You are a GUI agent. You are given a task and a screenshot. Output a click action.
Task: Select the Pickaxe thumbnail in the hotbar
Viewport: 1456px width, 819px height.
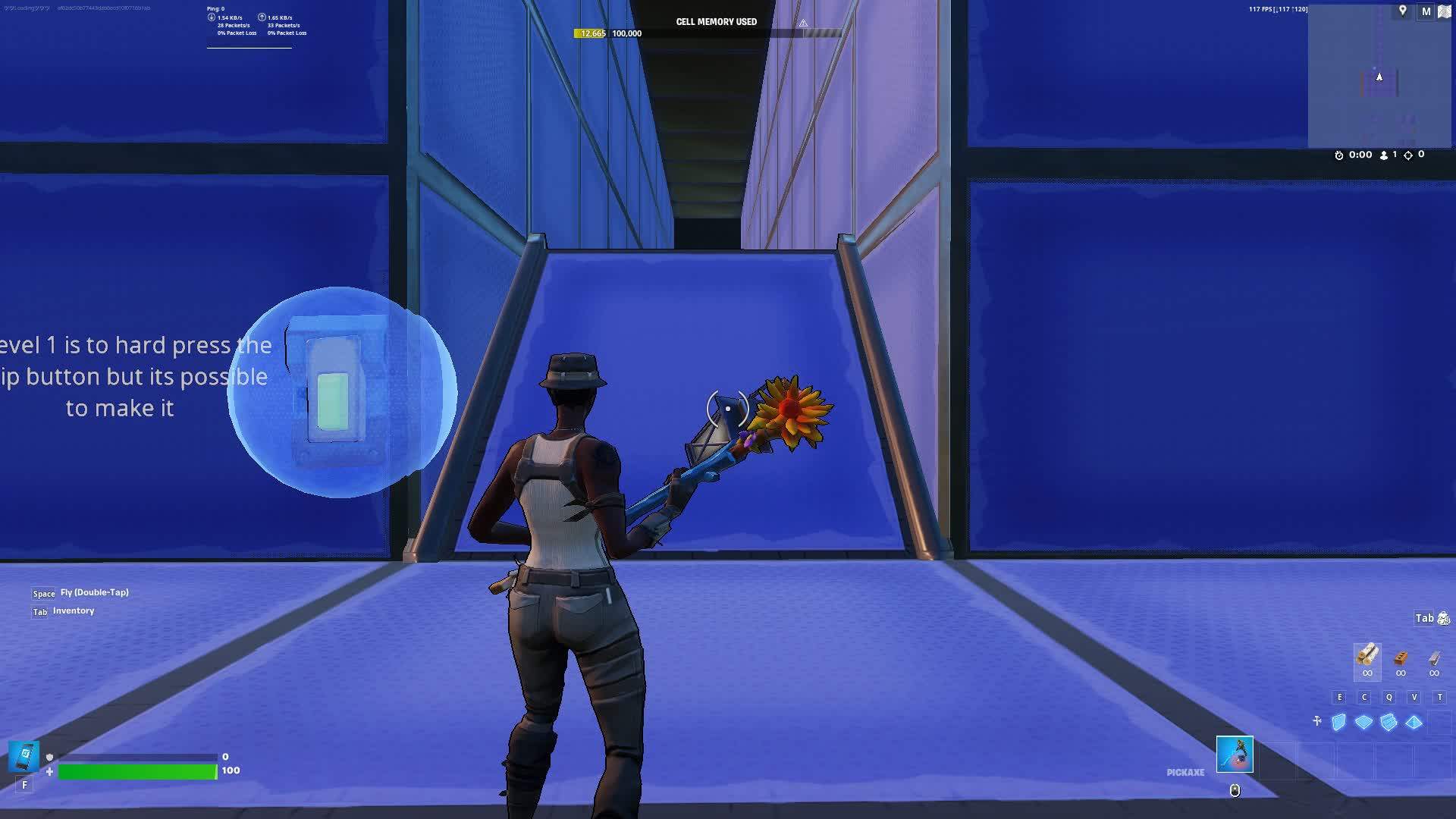1235,755
